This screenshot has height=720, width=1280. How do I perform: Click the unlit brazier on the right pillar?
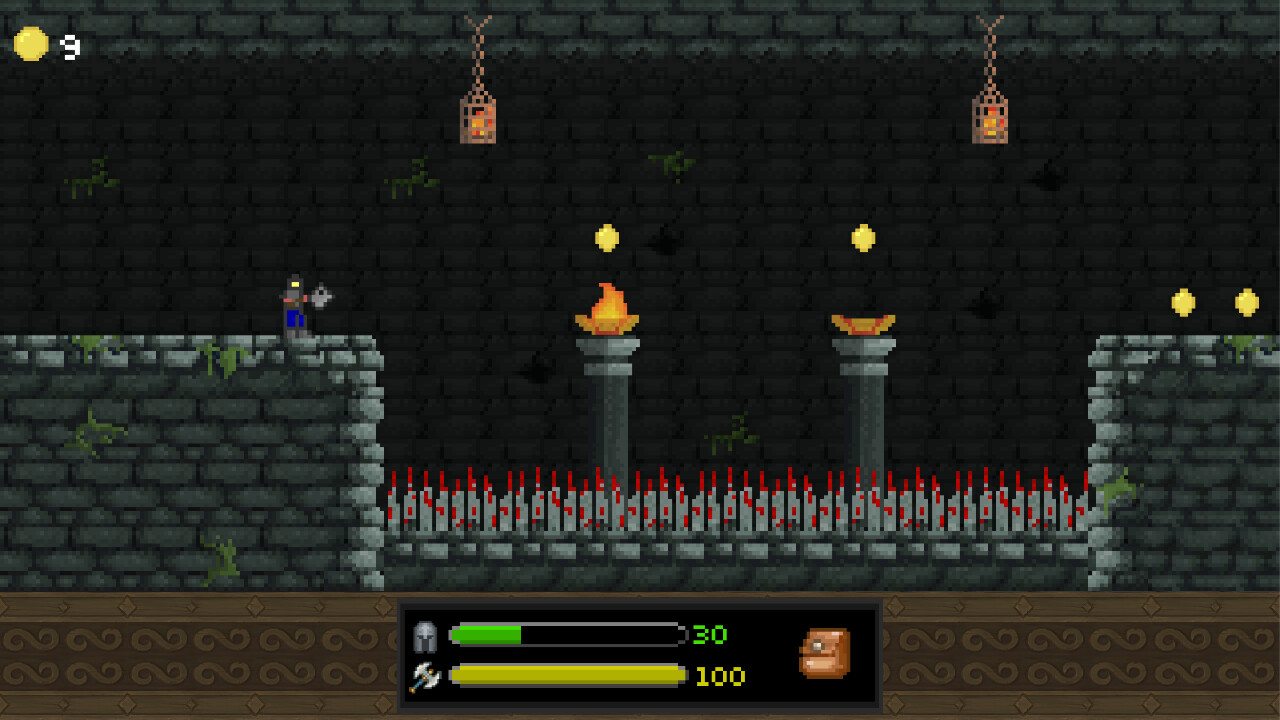(x=862, y=322)
